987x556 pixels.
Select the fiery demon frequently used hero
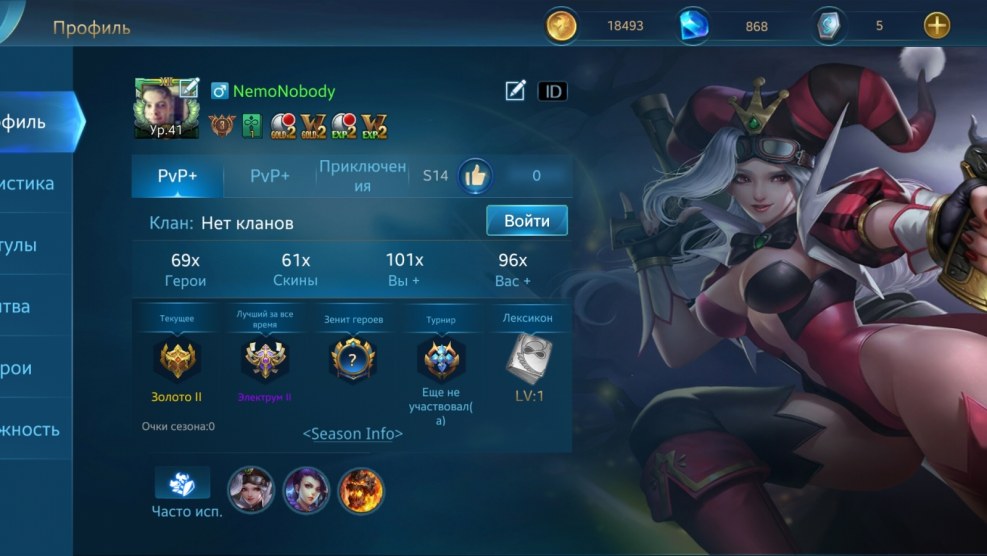361,489
